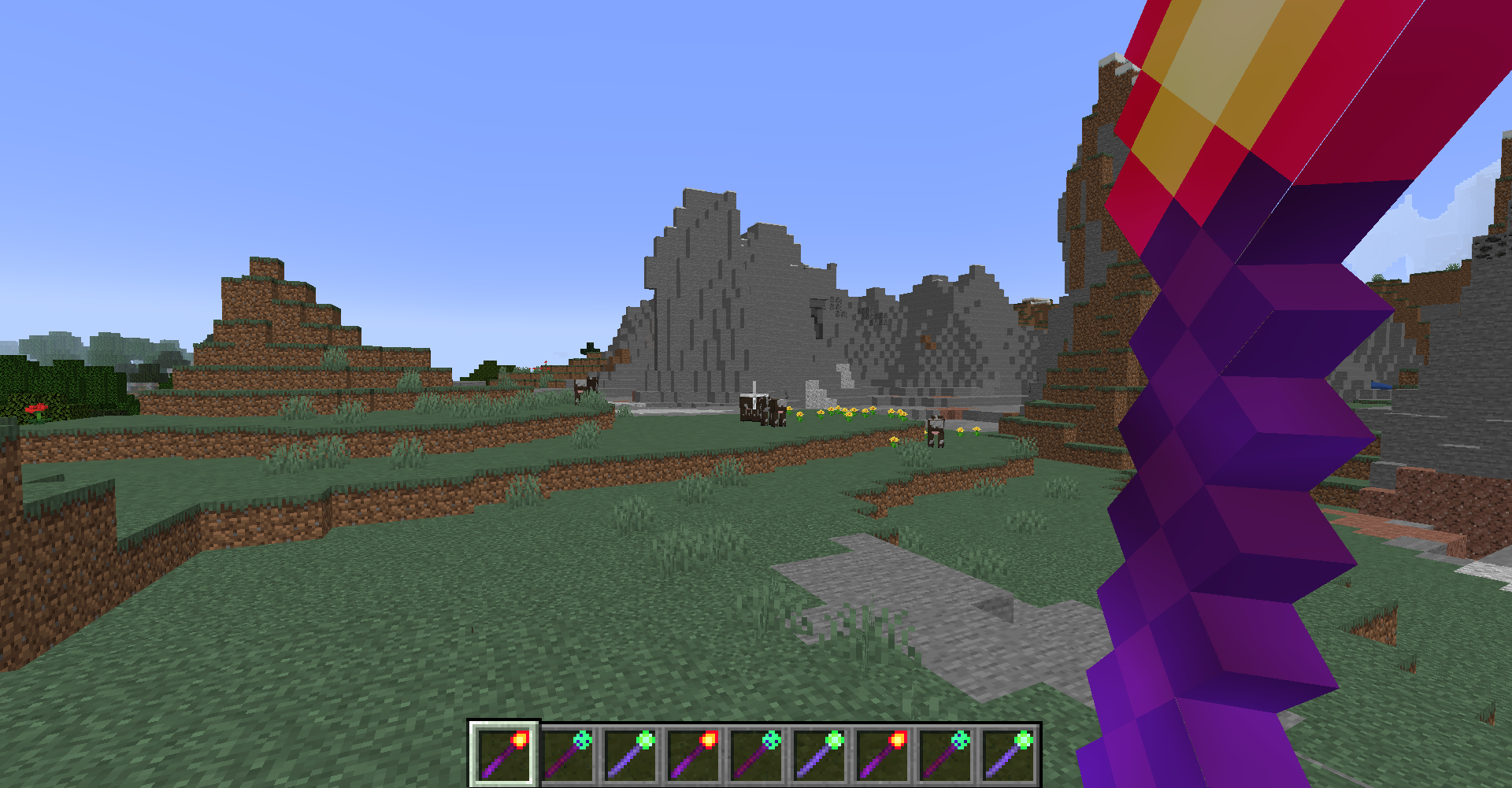Select the green orb wand in hotbar slot two
1512x788 pixels.
click(x=565, y=756)
